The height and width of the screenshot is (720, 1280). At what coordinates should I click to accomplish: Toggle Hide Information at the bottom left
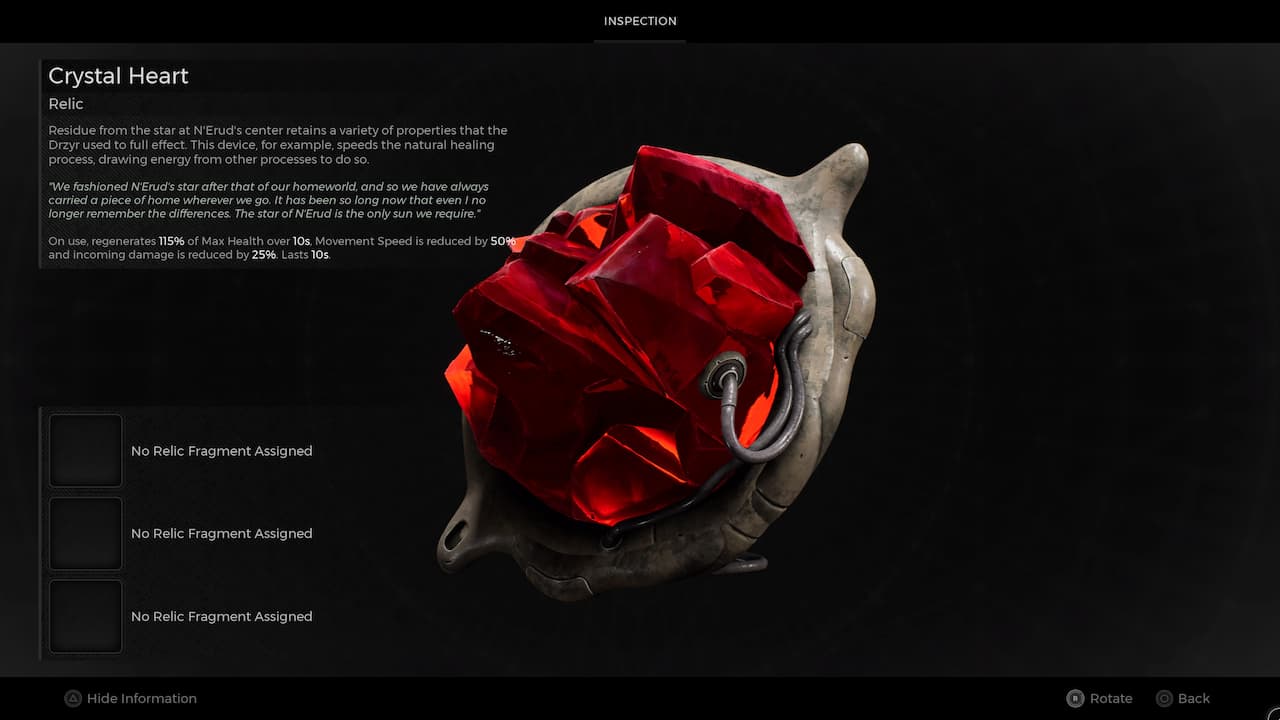(130, 698)
